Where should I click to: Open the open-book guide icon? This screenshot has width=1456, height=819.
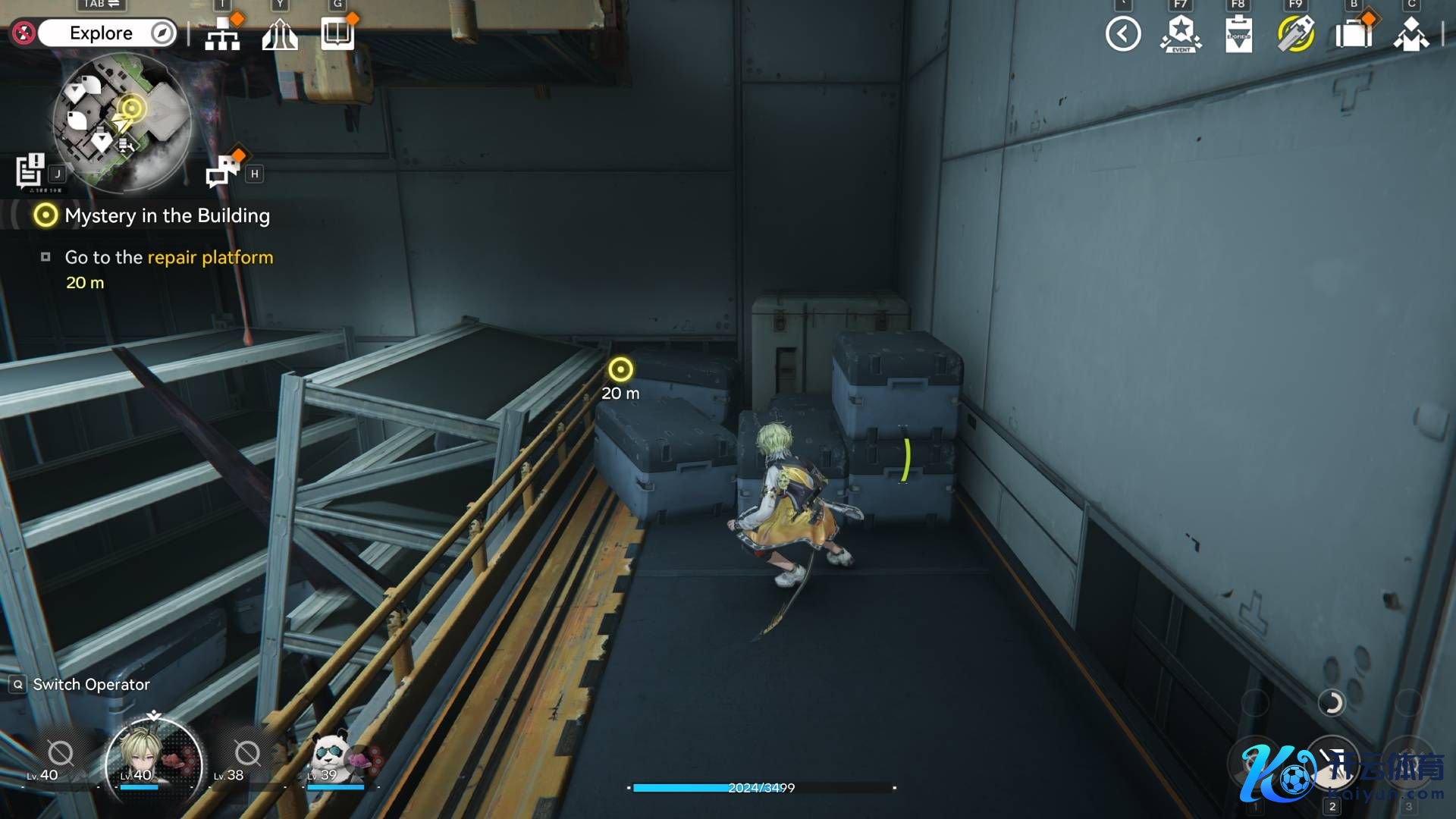point(337,34)
